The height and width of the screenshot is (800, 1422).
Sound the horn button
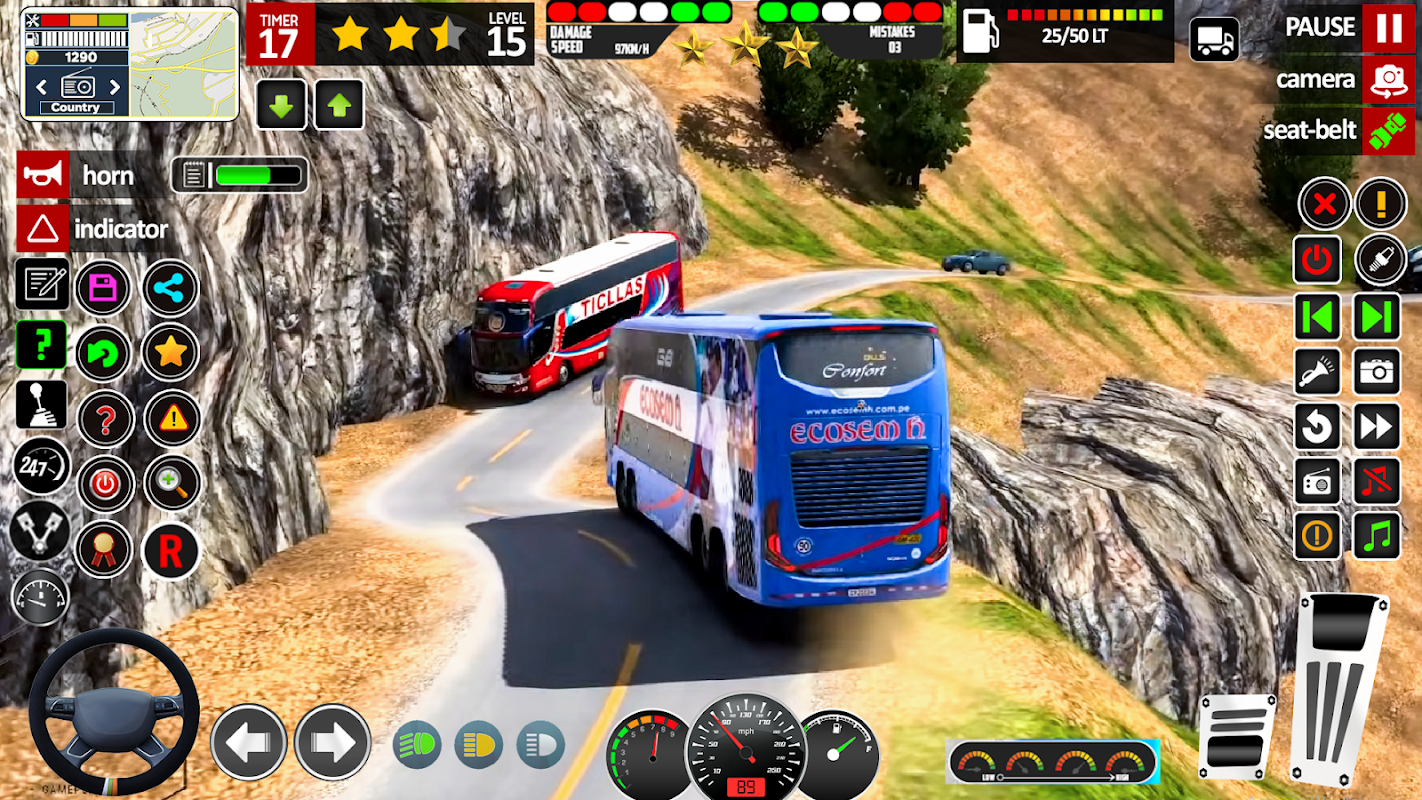point(44,176)
